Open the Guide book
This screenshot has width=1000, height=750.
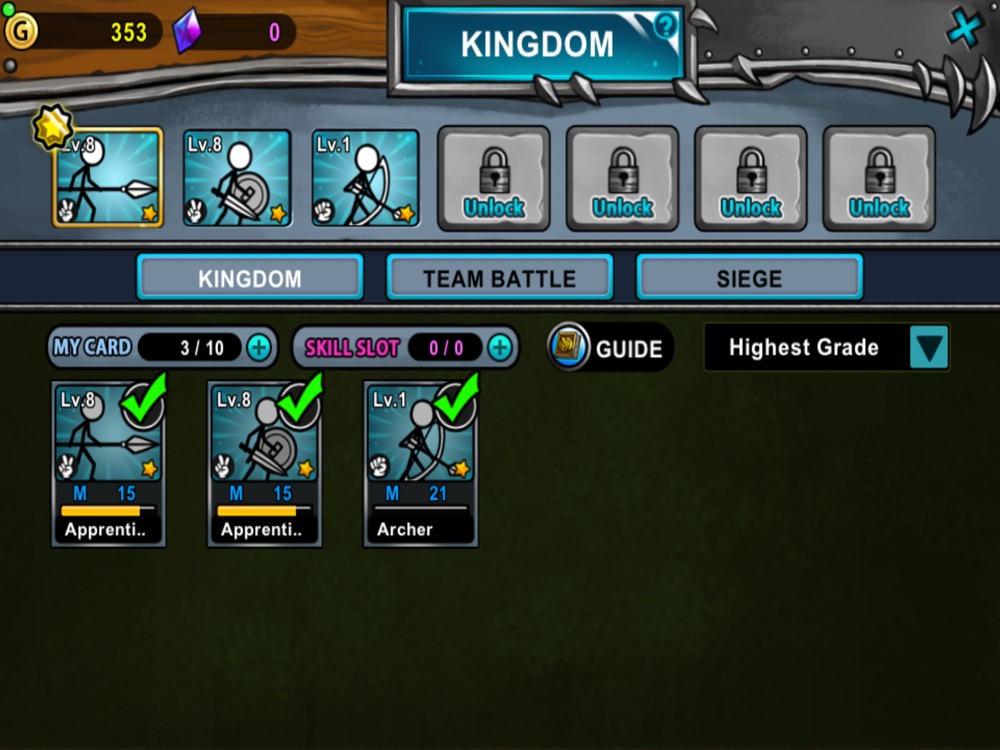609,348
